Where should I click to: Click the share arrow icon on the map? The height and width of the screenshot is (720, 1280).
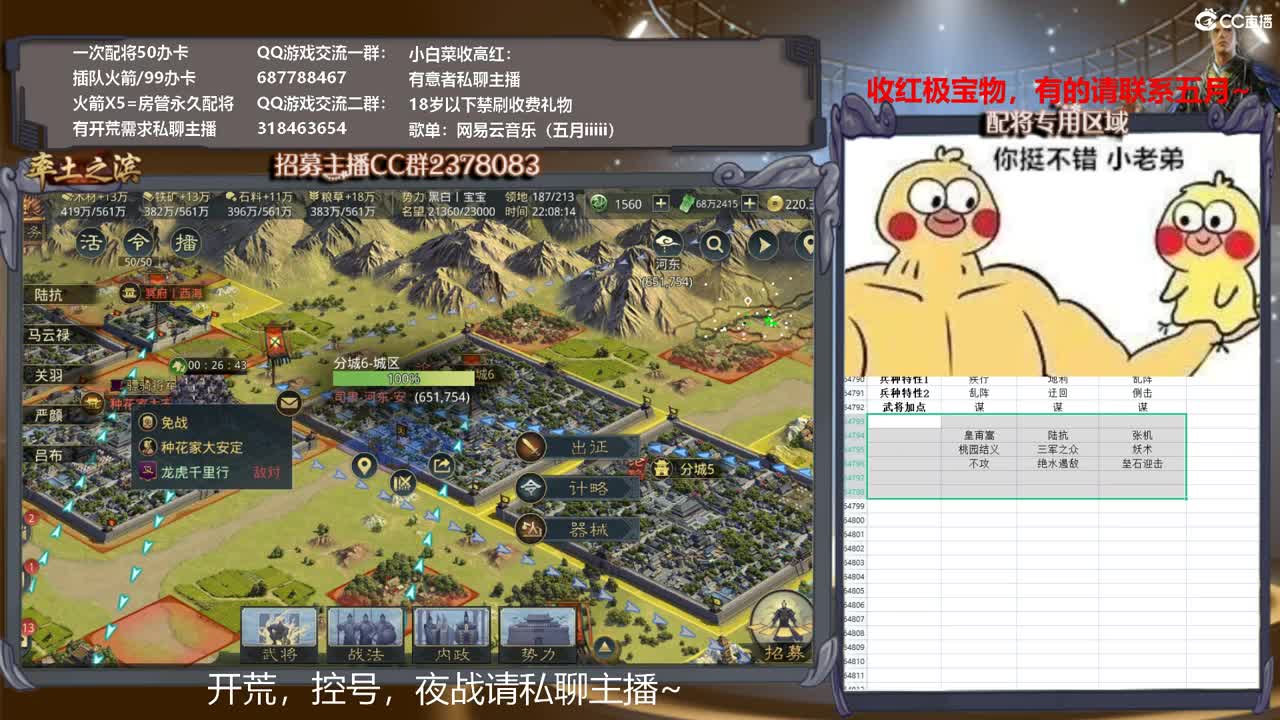[442, 464]
